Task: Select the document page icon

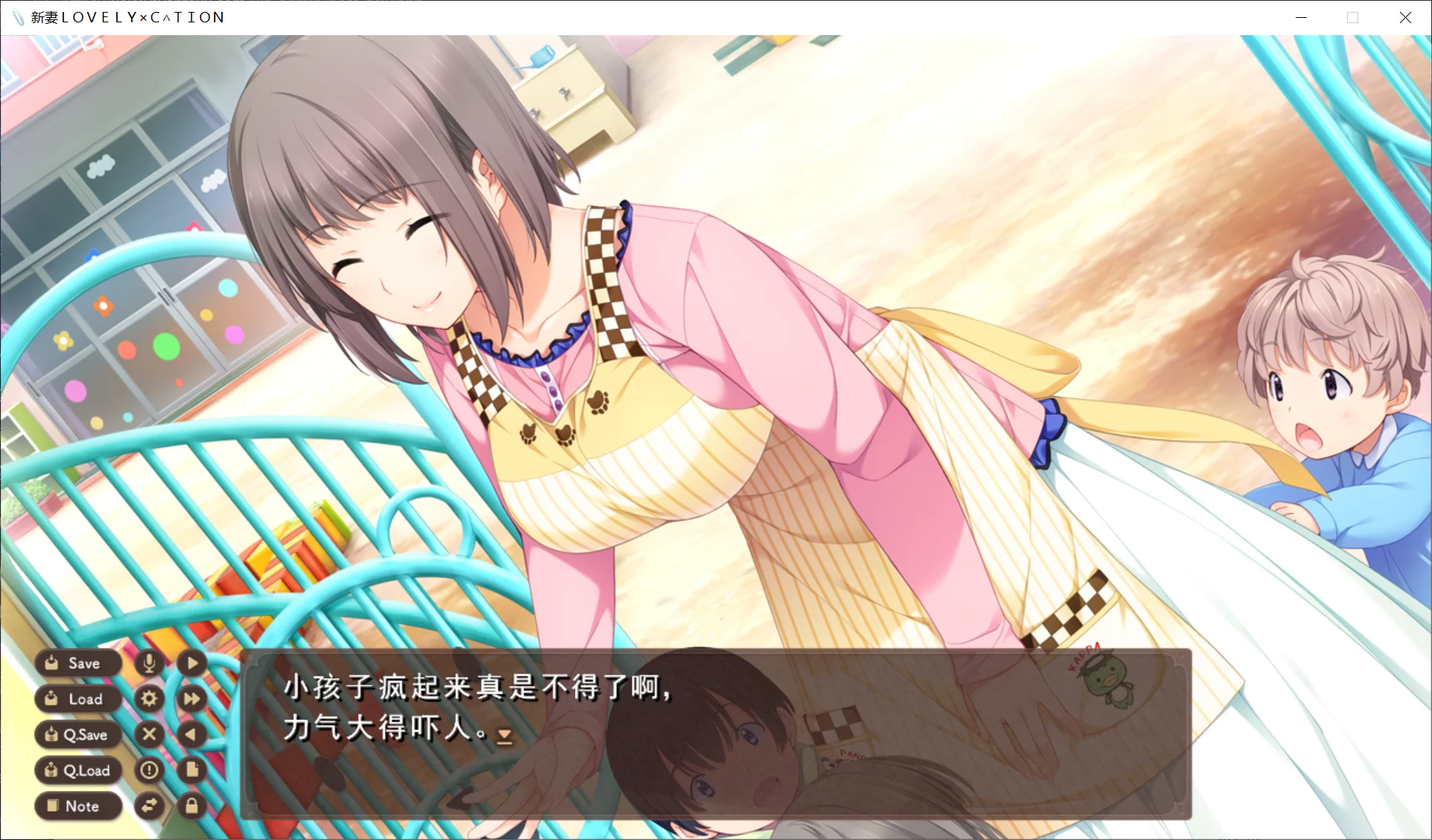Action: [192, 770]
